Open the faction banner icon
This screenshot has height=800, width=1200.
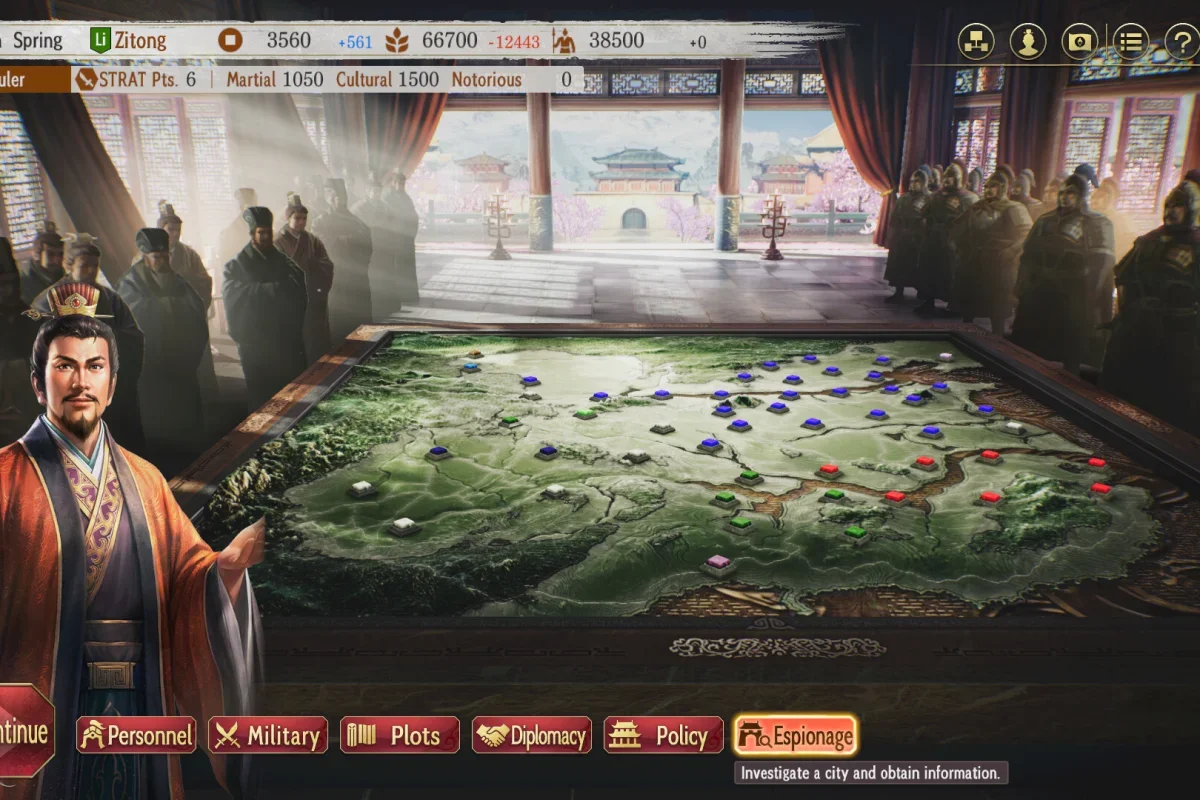(1079, 41)
